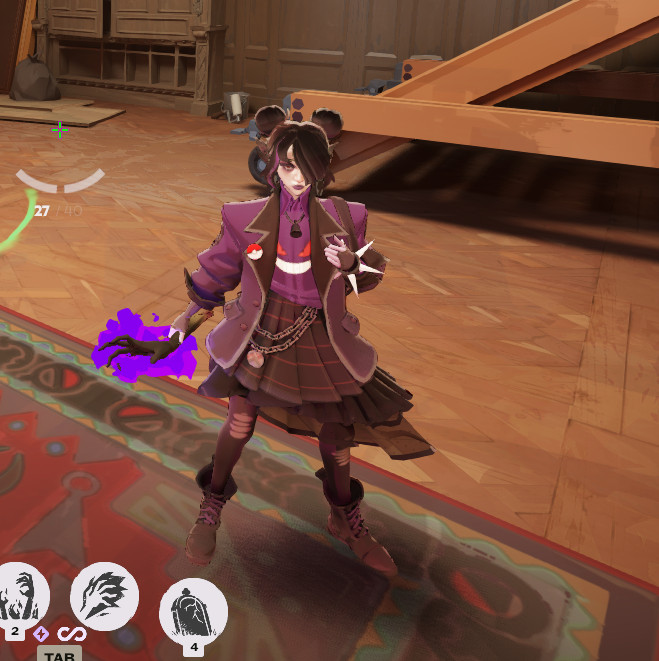Screen dimensions: 659x661
Task: Activate the rising hands ability
Action: click(x=18, y=598)
